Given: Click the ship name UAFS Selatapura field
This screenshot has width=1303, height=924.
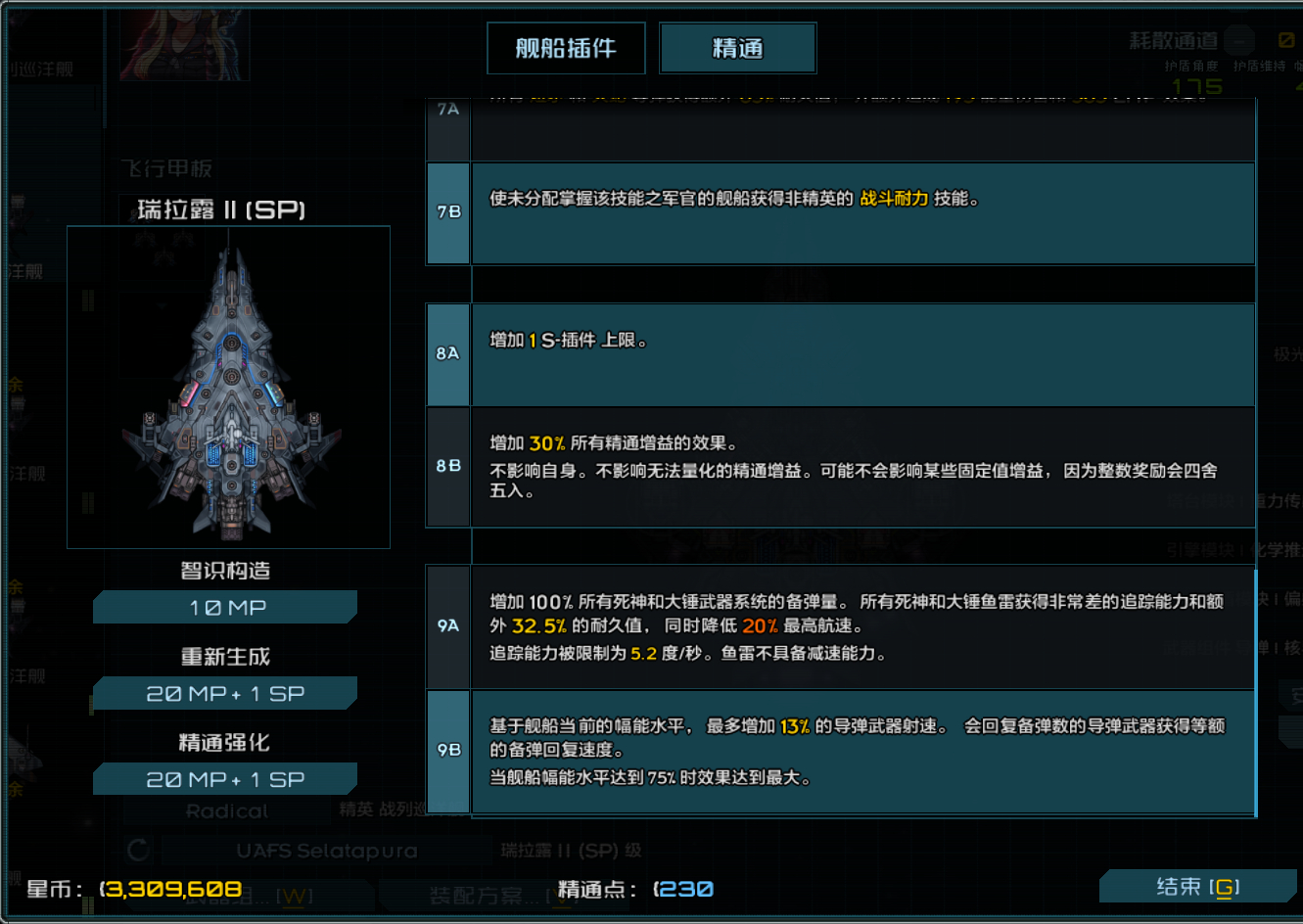Looking at the screenshot, I should click(x=329, y=852).
